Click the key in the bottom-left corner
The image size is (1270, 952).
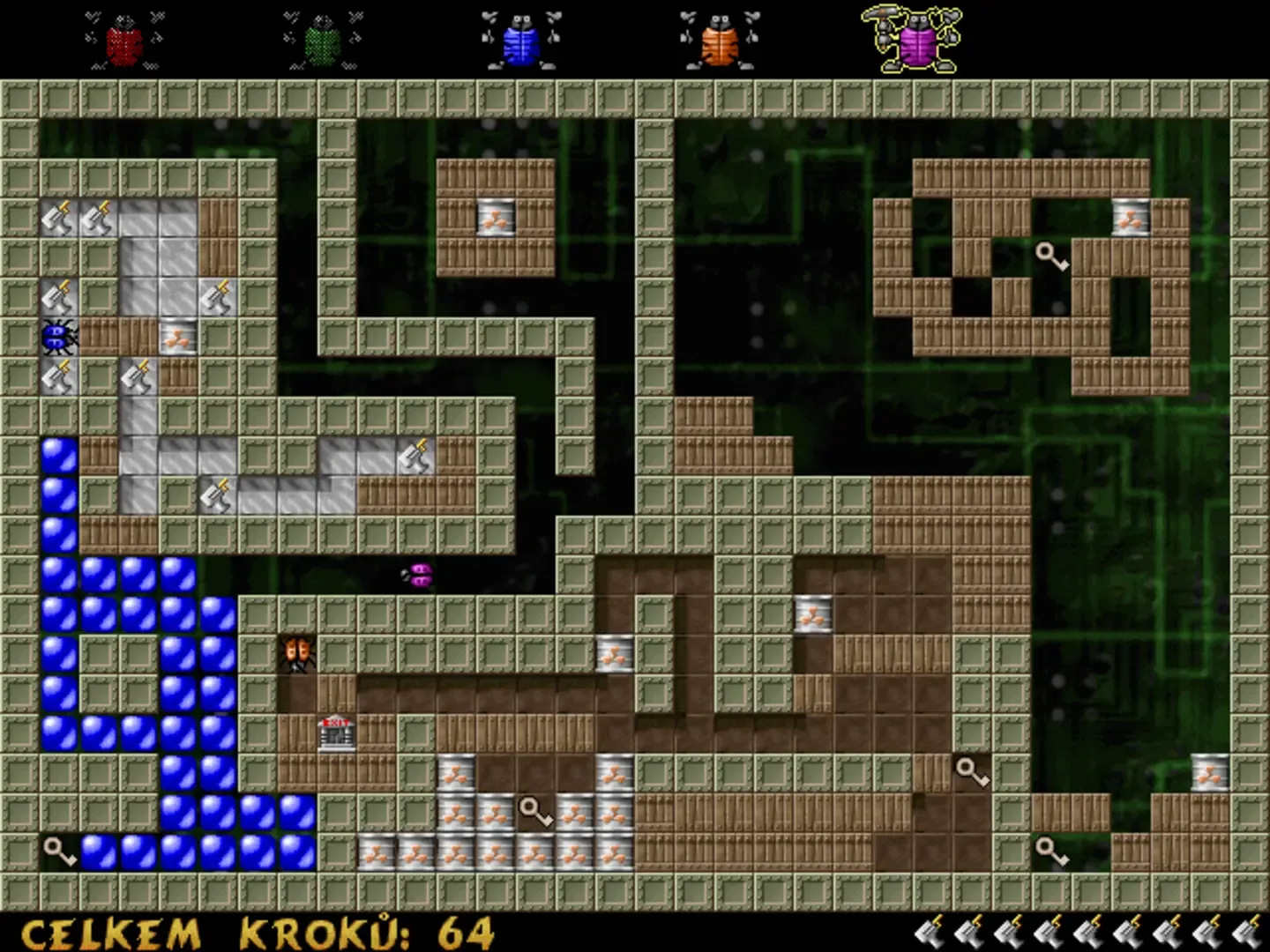pos(57,849)
